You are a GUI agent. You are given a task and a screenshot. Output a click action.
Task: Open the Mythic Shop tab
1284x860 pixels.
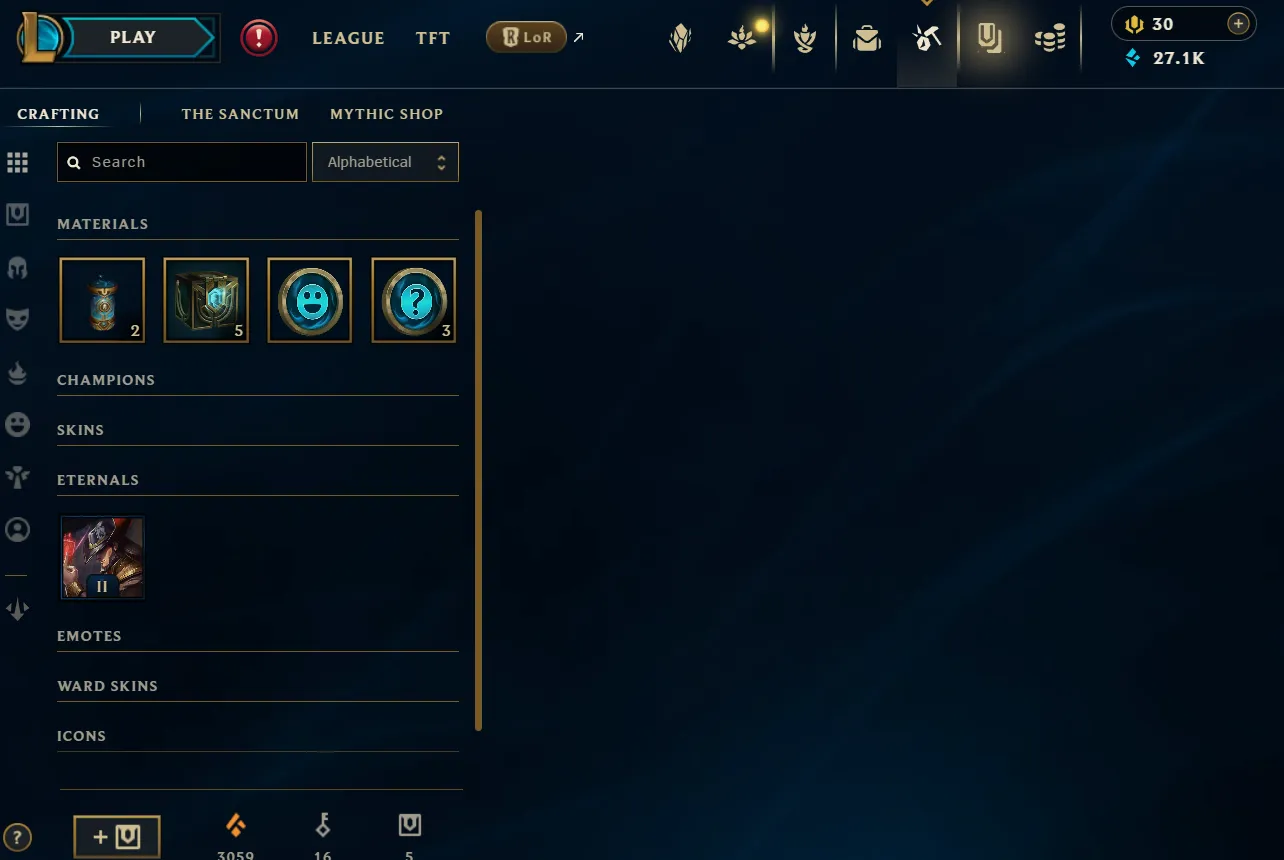386,114
